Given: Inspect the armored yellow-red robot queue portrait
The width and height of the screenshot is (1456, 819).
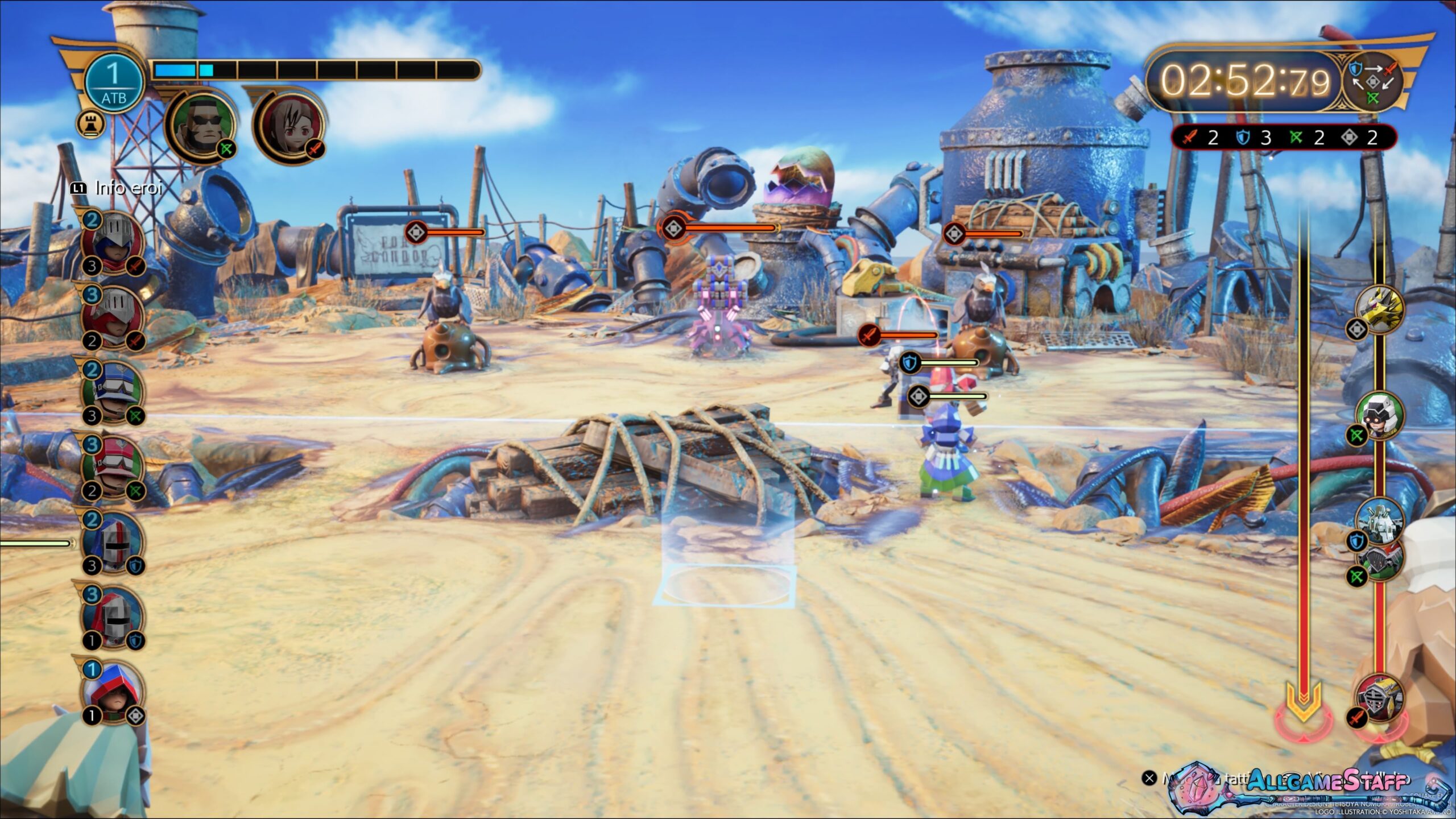Looking at the screenshot, I should pyautogui.click(x=1379, y=697).
